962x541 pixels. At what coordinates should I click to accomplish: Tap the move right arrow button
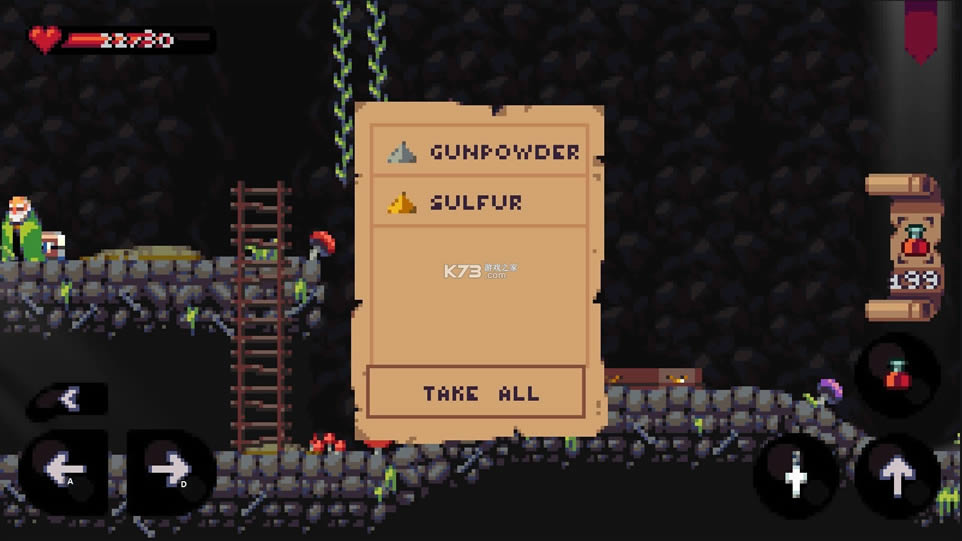click(169, 471)
